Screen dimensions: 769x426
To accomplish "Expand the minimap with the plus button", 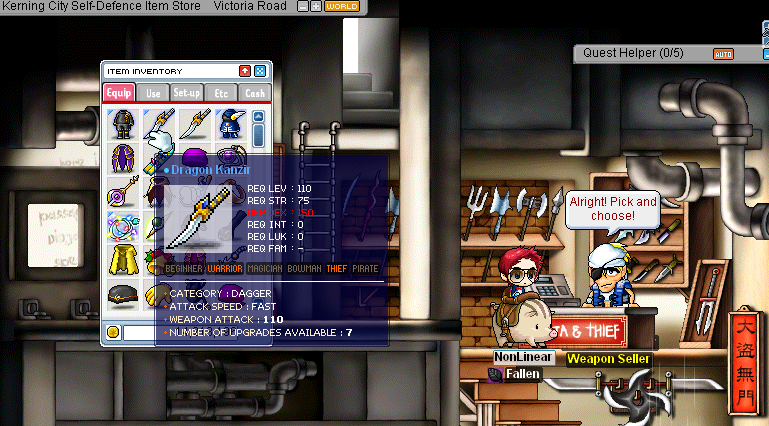I will click(316, 6).
